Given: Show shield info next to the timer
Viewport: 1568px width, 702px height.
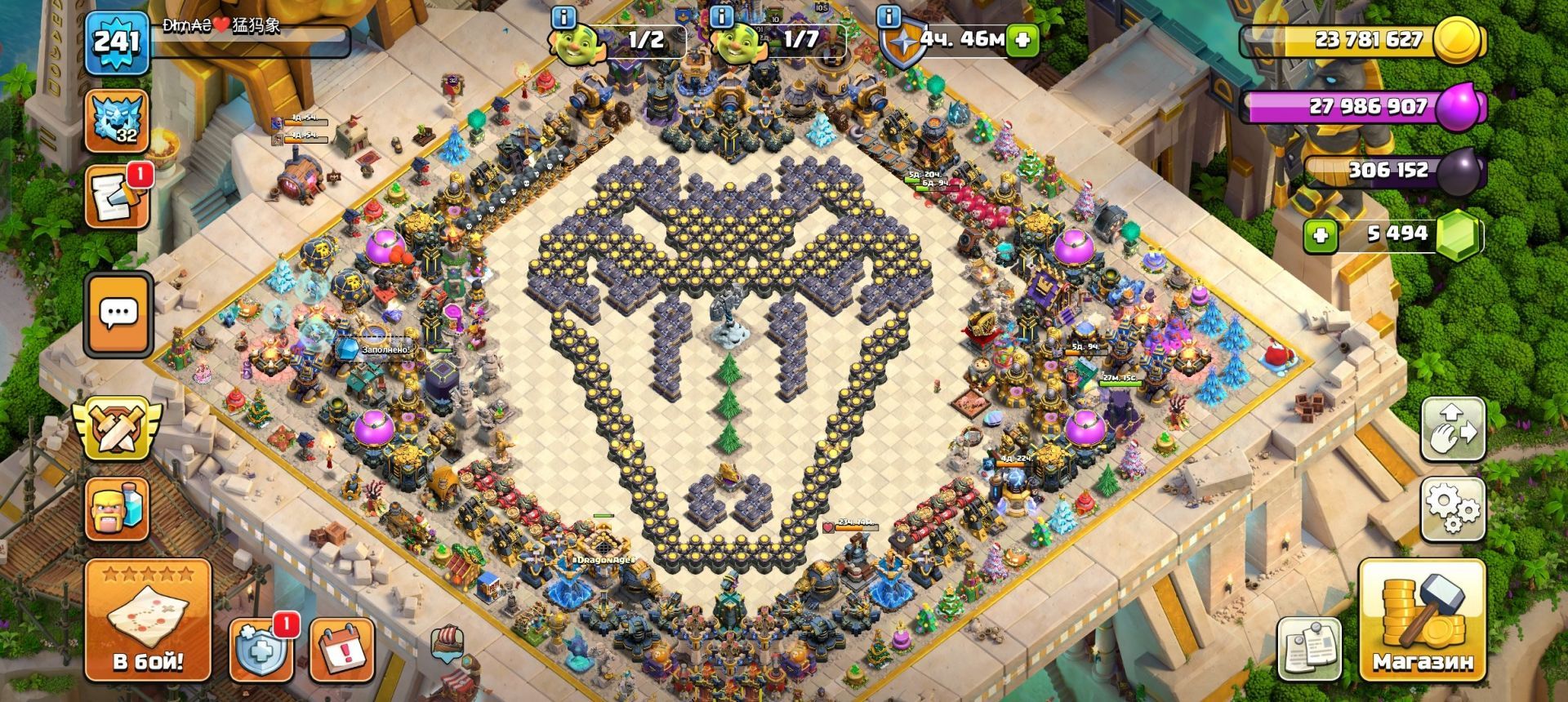Looking at the screenshot, I should tap(889, 16).
